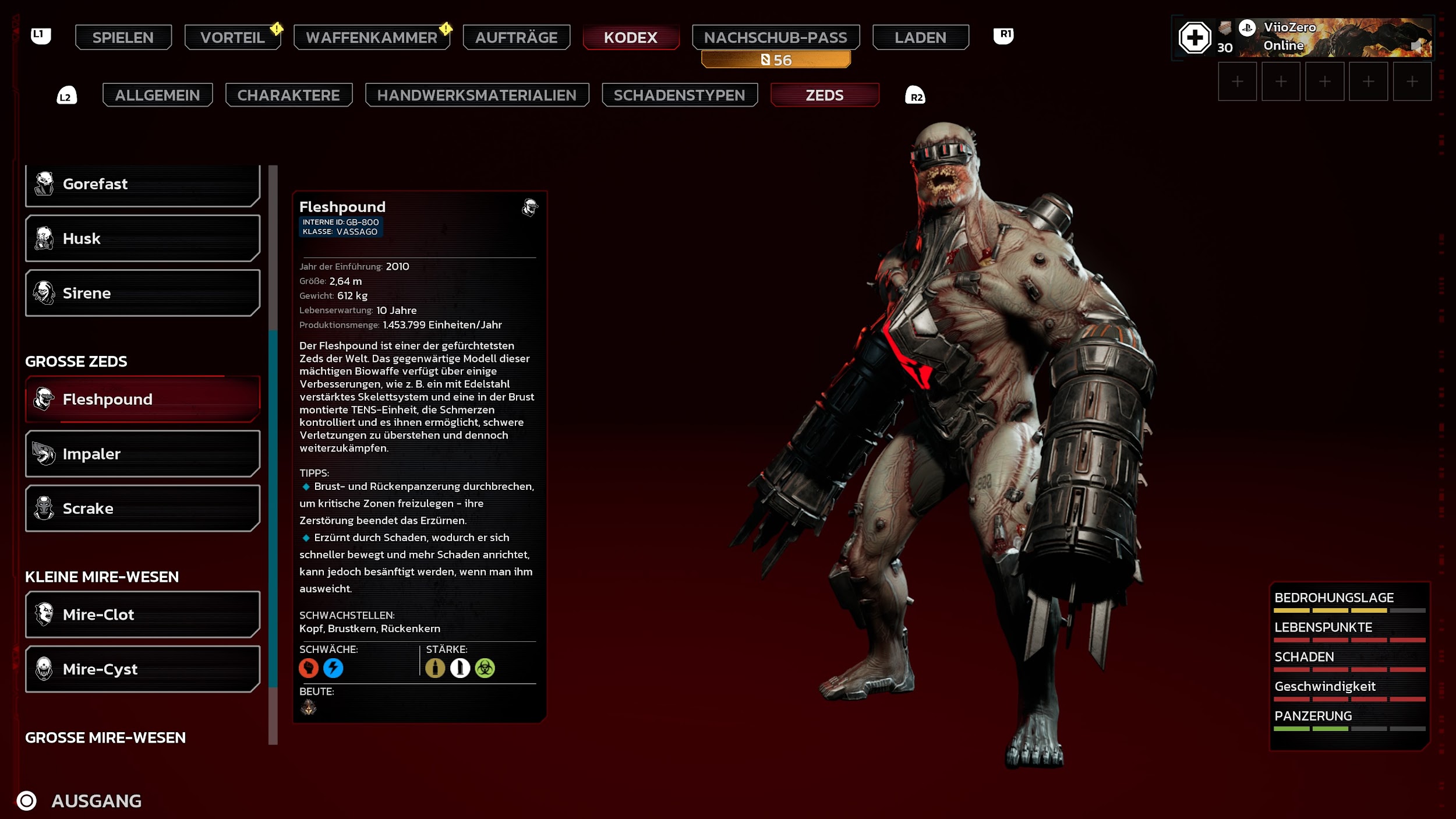Switch to the VORTEIL tab
The image size is (1456, 819).
tap(232, 37)
